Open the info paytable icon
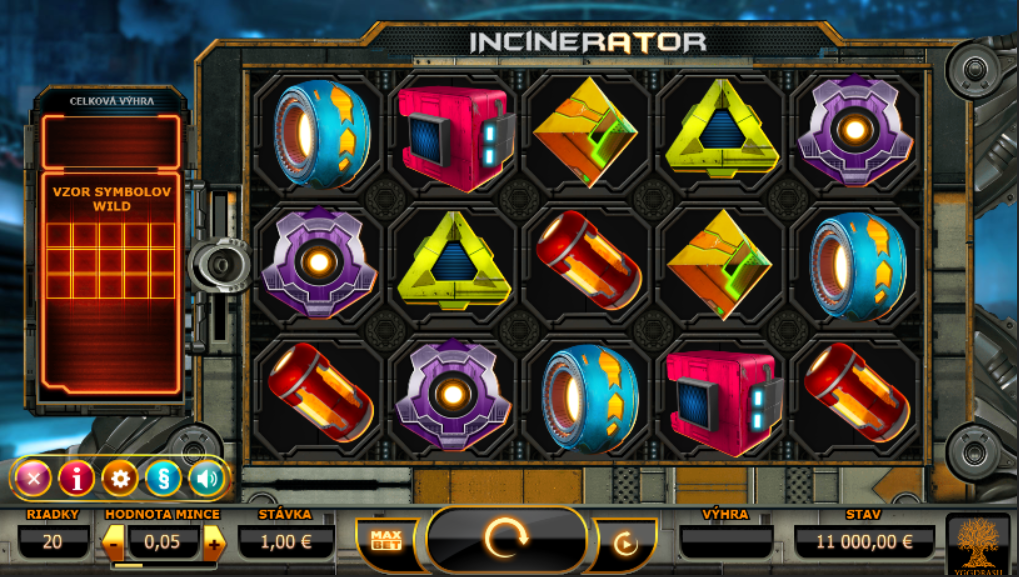The height and width of the screenshot is (577, 1019). click(76, 478)
